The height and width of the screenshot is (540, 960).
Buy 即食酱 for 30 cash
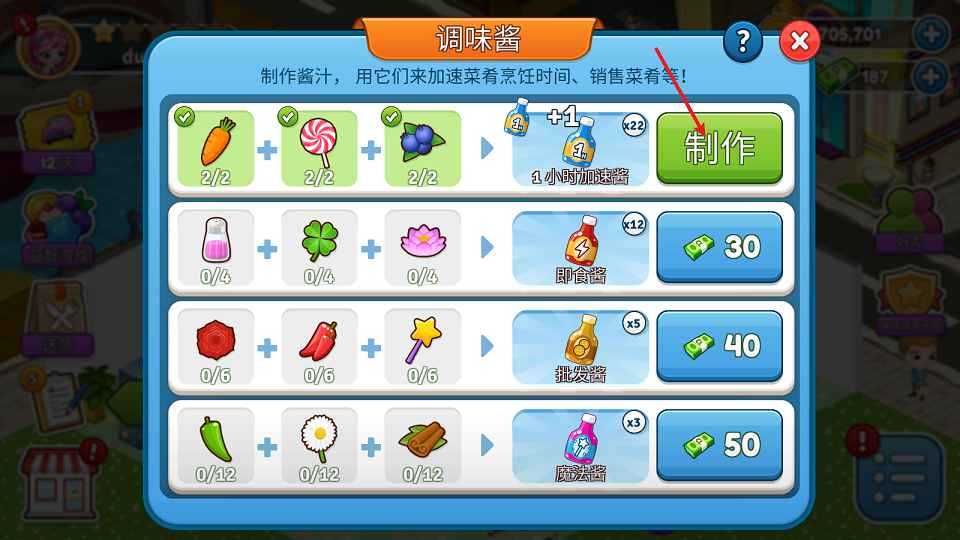[x=719, y=247]
